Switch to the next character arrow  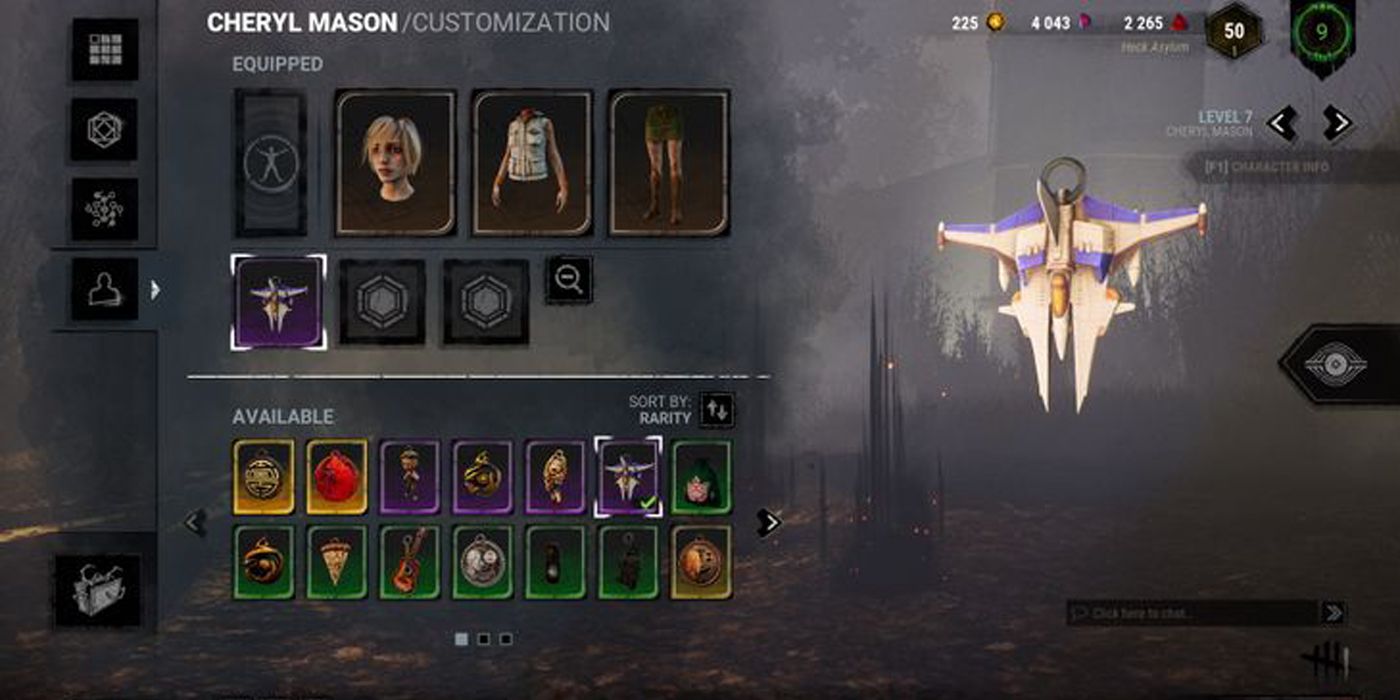pyautogui.click(x=1336, y=123)
